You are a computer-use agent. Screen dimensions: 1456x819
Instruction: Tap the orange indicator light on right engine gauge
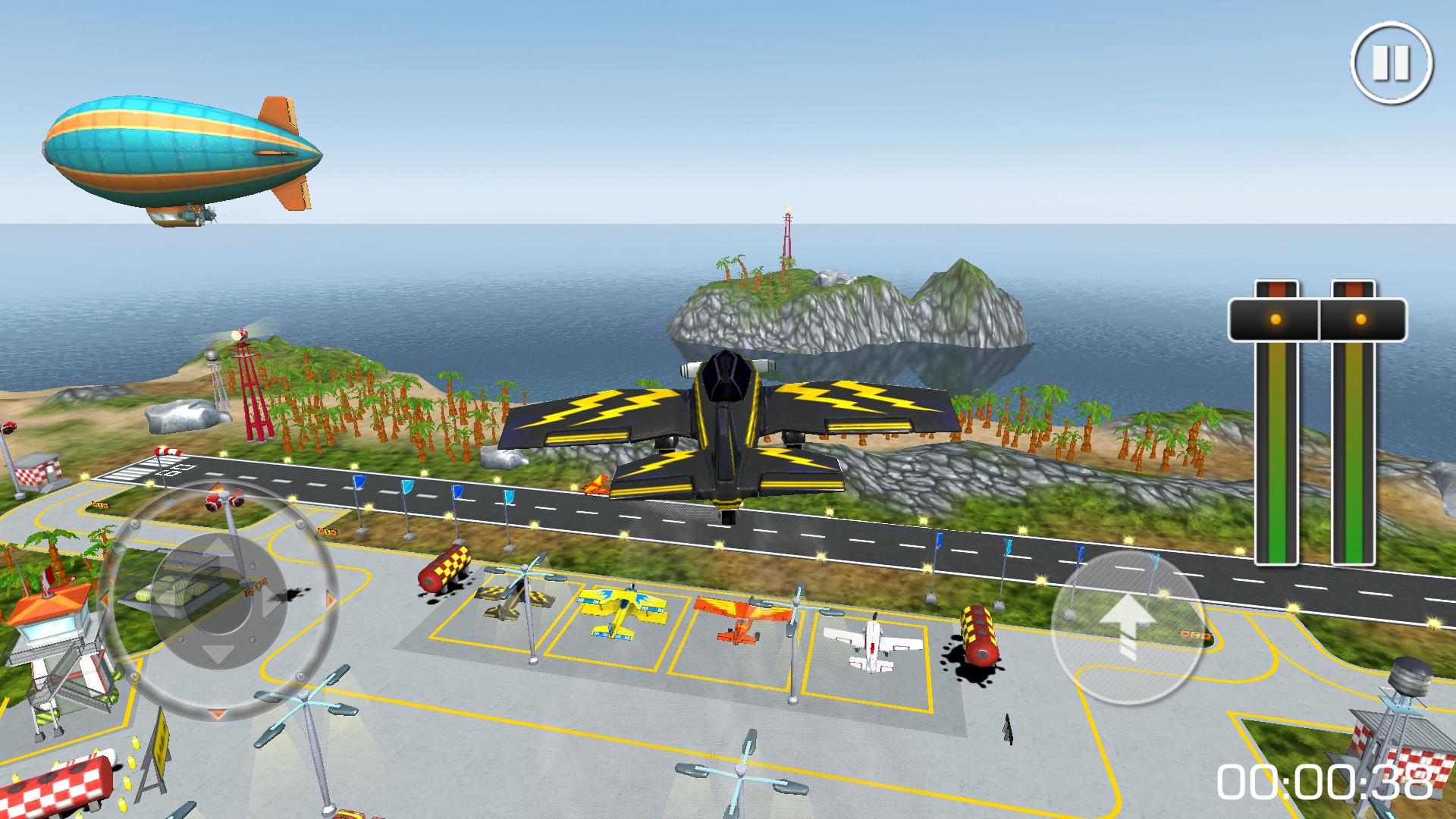pyautogui.click(x=1360, y=318)
